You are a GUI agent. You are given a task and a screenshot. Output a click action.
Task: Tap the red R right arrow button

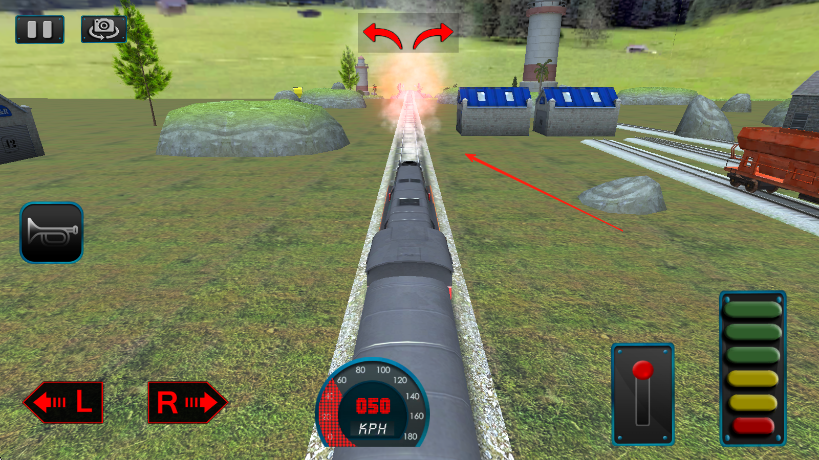pos(187,403)
